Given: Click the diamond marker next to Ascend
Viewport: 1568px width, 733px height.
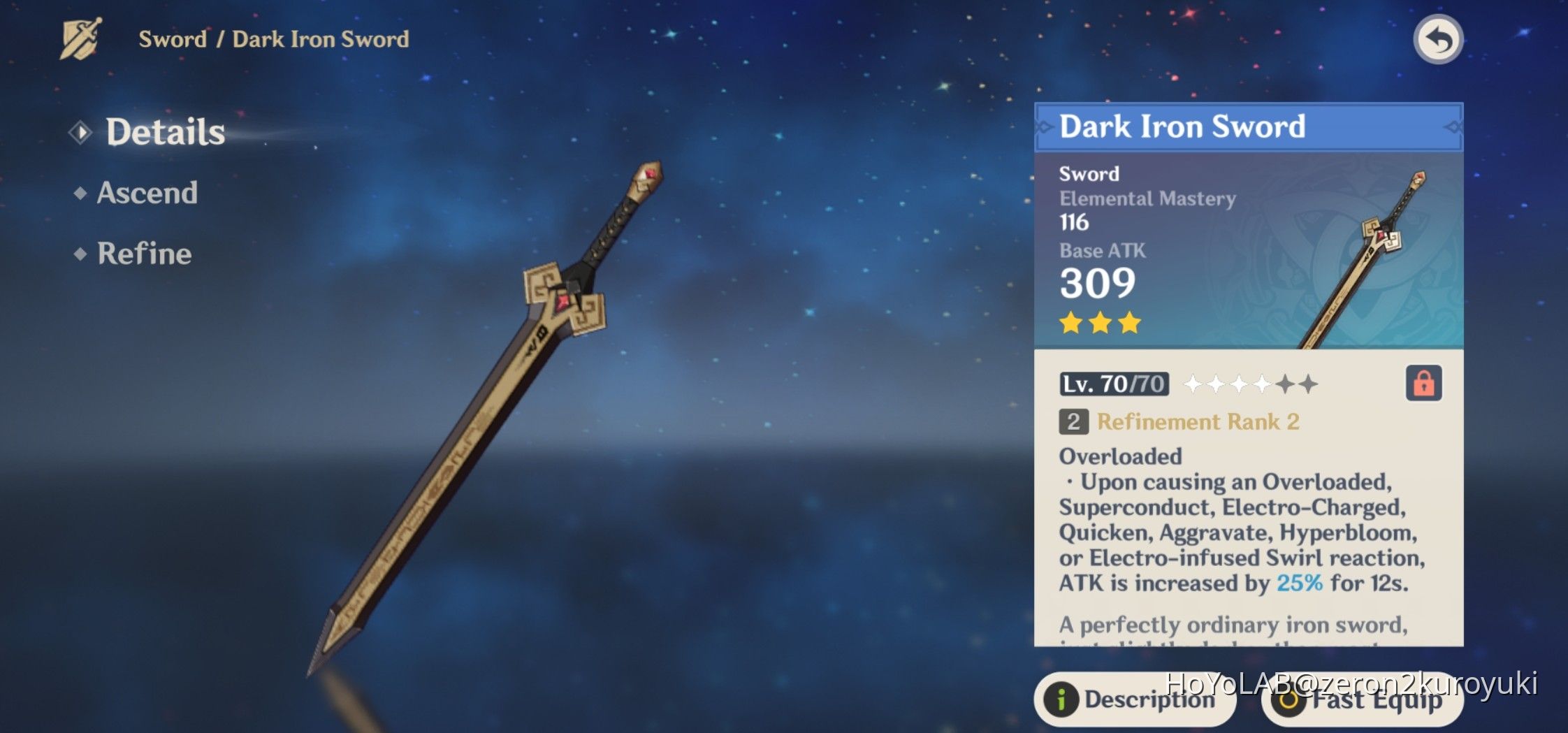Looking at the screenshot, I should tap(79, 194).
